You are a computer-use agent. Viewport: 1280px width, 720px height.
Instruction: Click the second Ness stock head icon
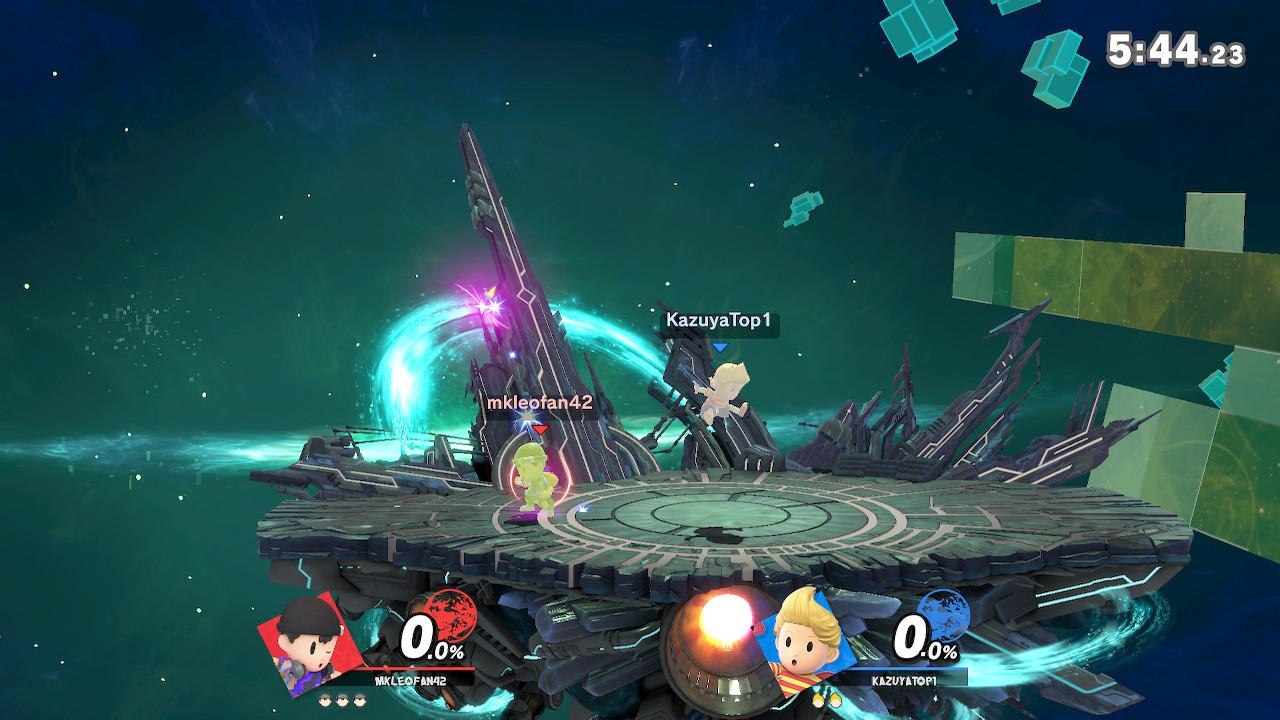click(x=342, y=699)
